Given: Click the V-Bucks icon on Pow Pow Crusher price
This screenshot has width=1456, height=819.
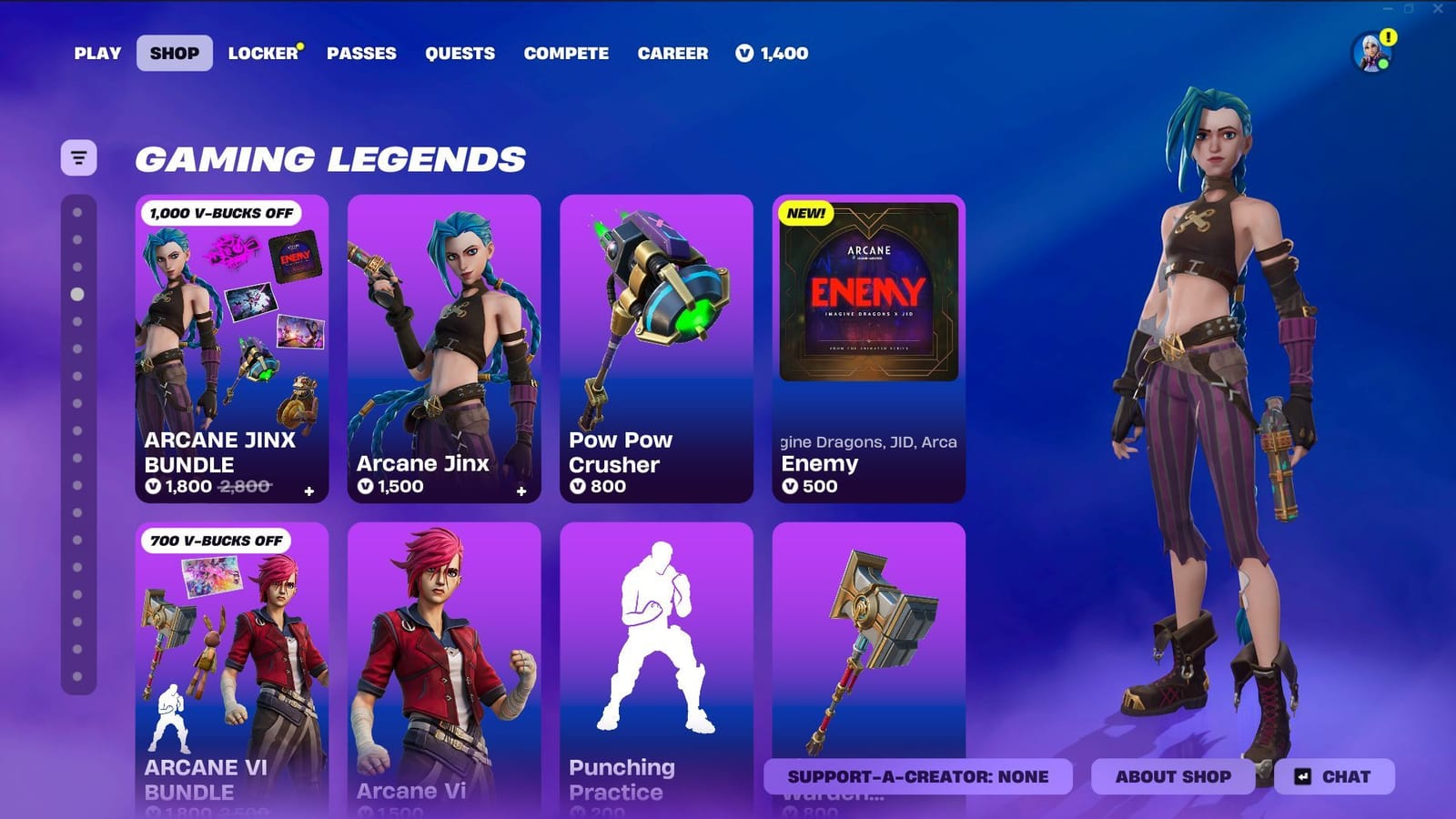Looking at the screenshot, I should (579, 487).
